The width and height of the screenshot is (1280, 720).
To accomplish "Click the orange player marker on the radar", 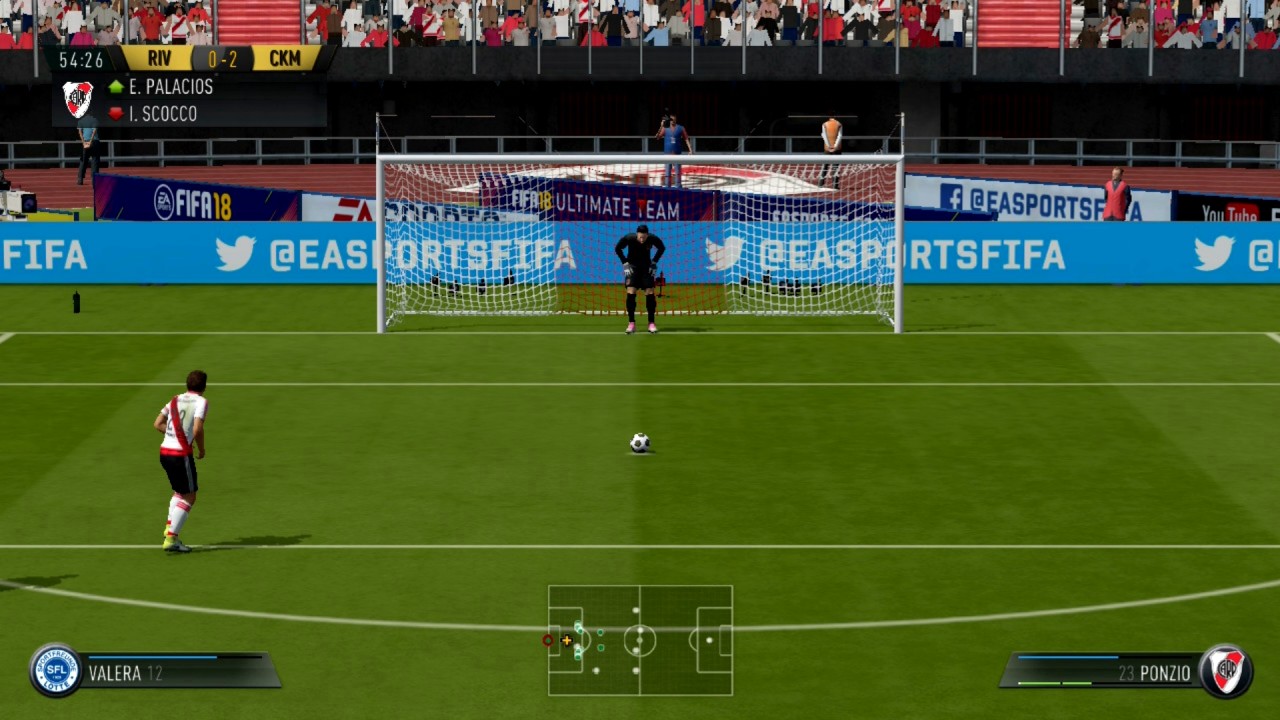I will pyautogui.click(x=567, y=641).
